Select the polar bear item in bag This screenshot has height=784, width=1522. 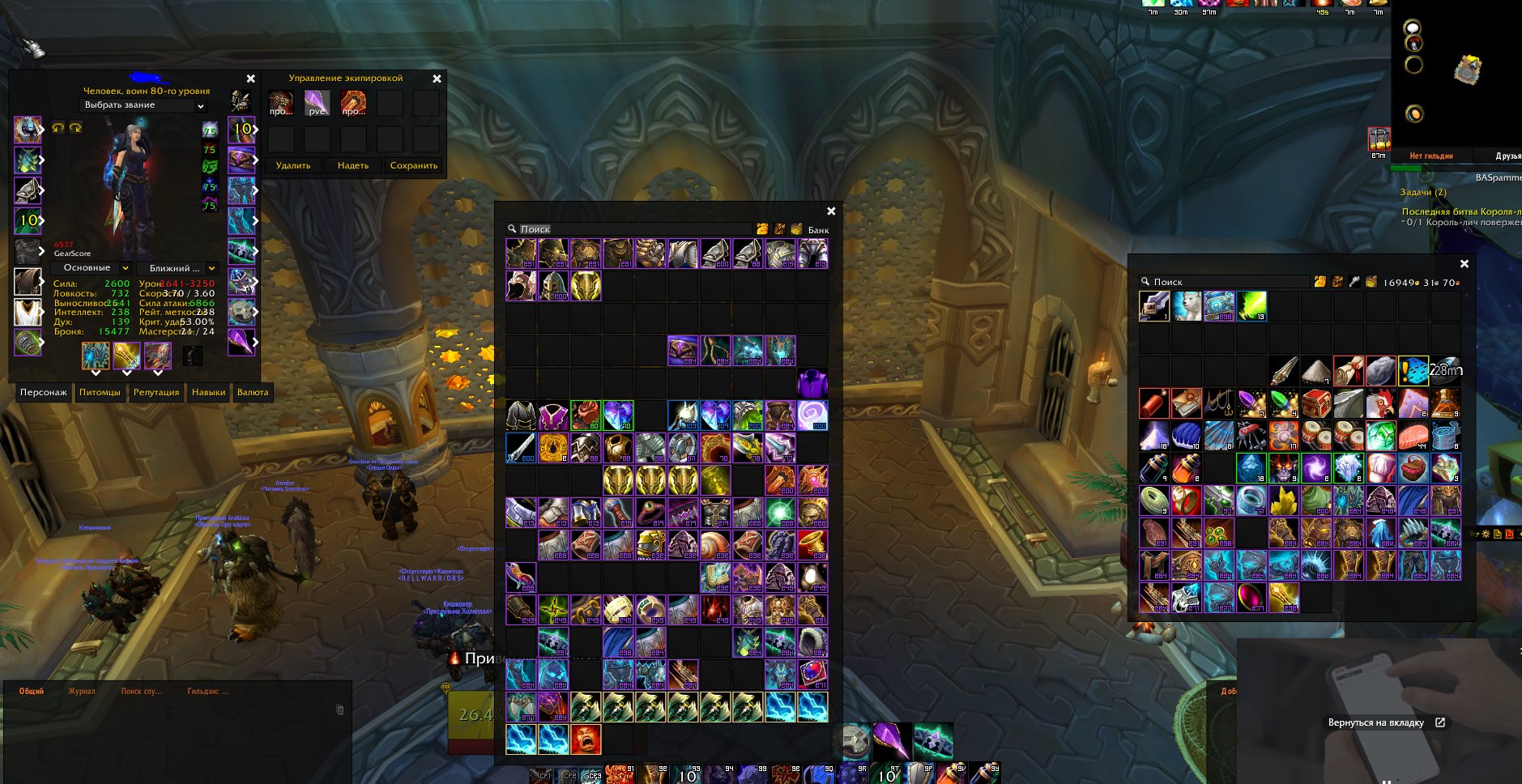[1187, 306]
